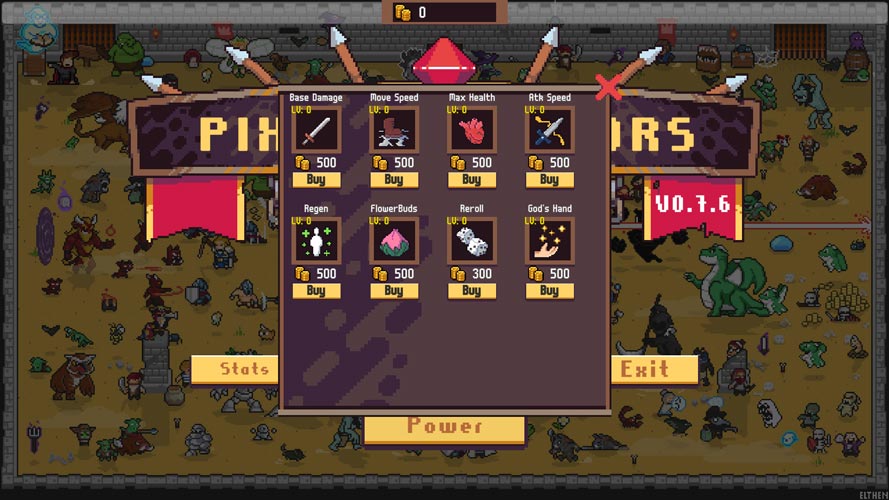Select the Regen sparkle figure icon

coord(316,241)
